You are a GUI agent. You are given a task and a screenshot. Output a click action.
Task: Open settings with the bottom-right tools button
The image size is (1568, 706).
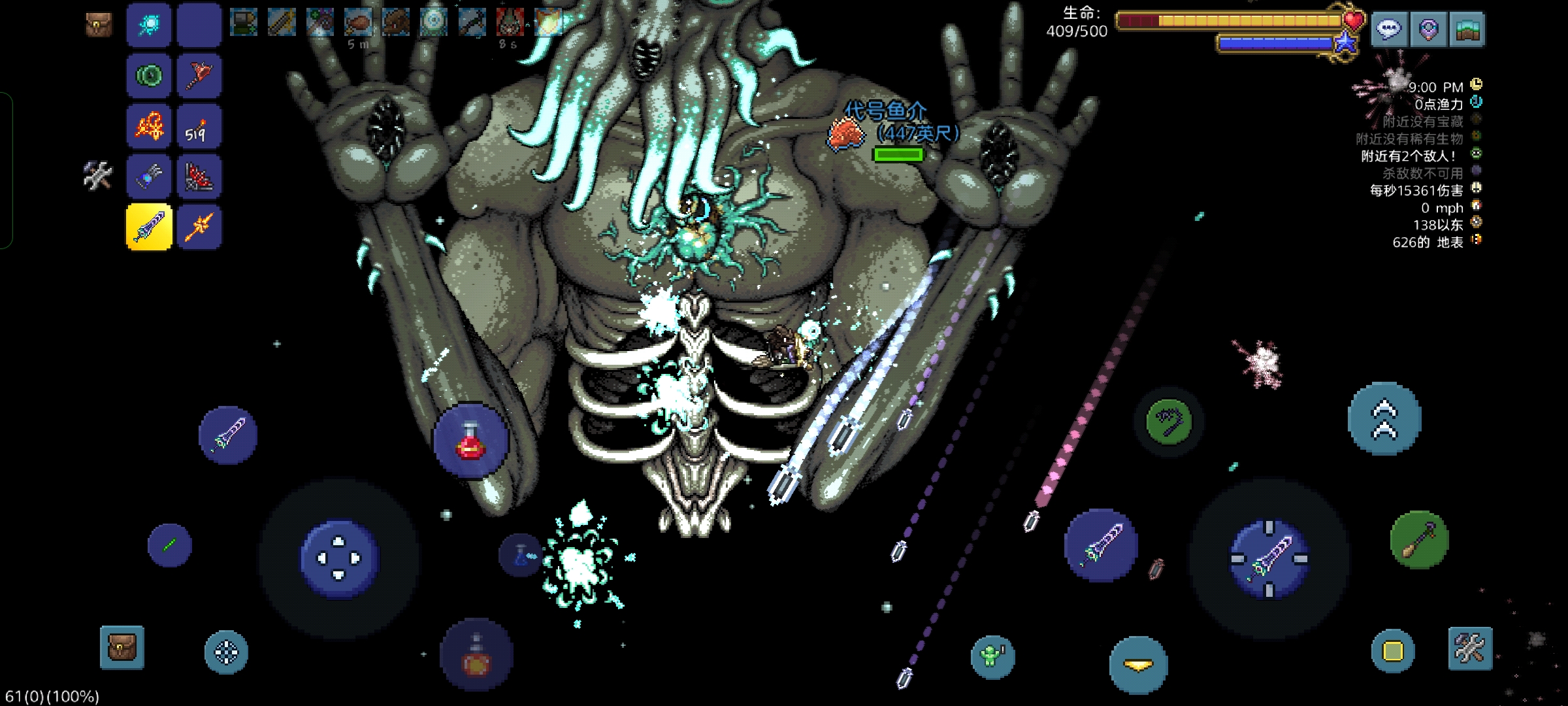(x=1470, y=648)
